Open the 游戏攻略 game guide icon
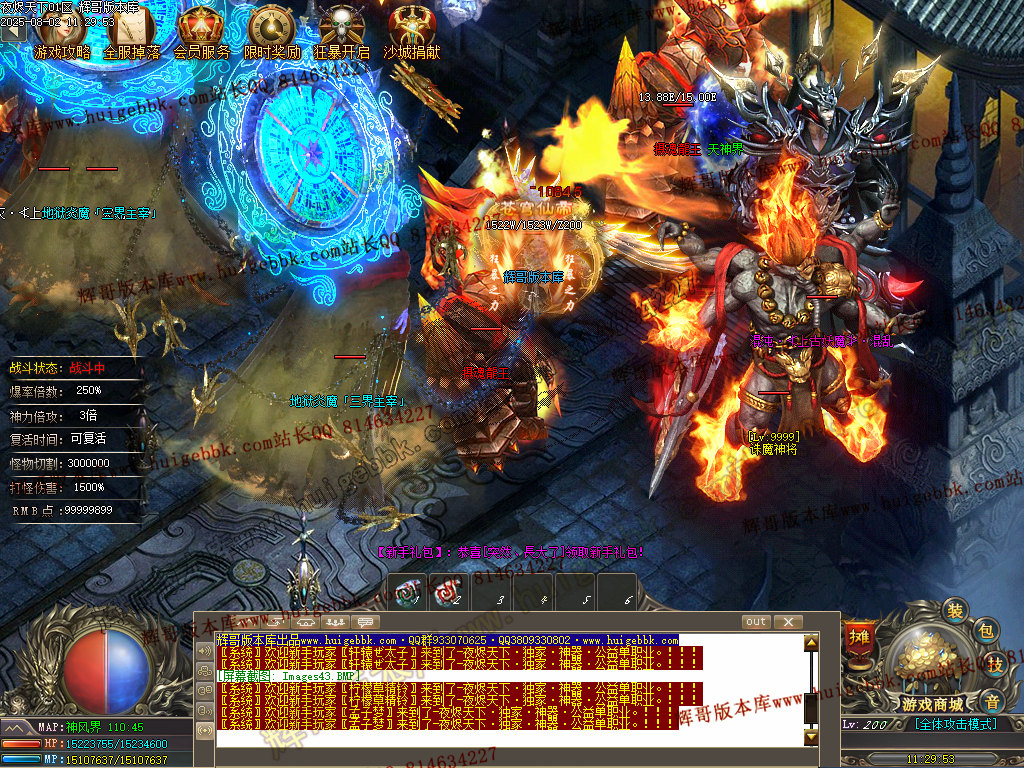This screenshot has width=1024, height=768. click(x=62, y=32)
